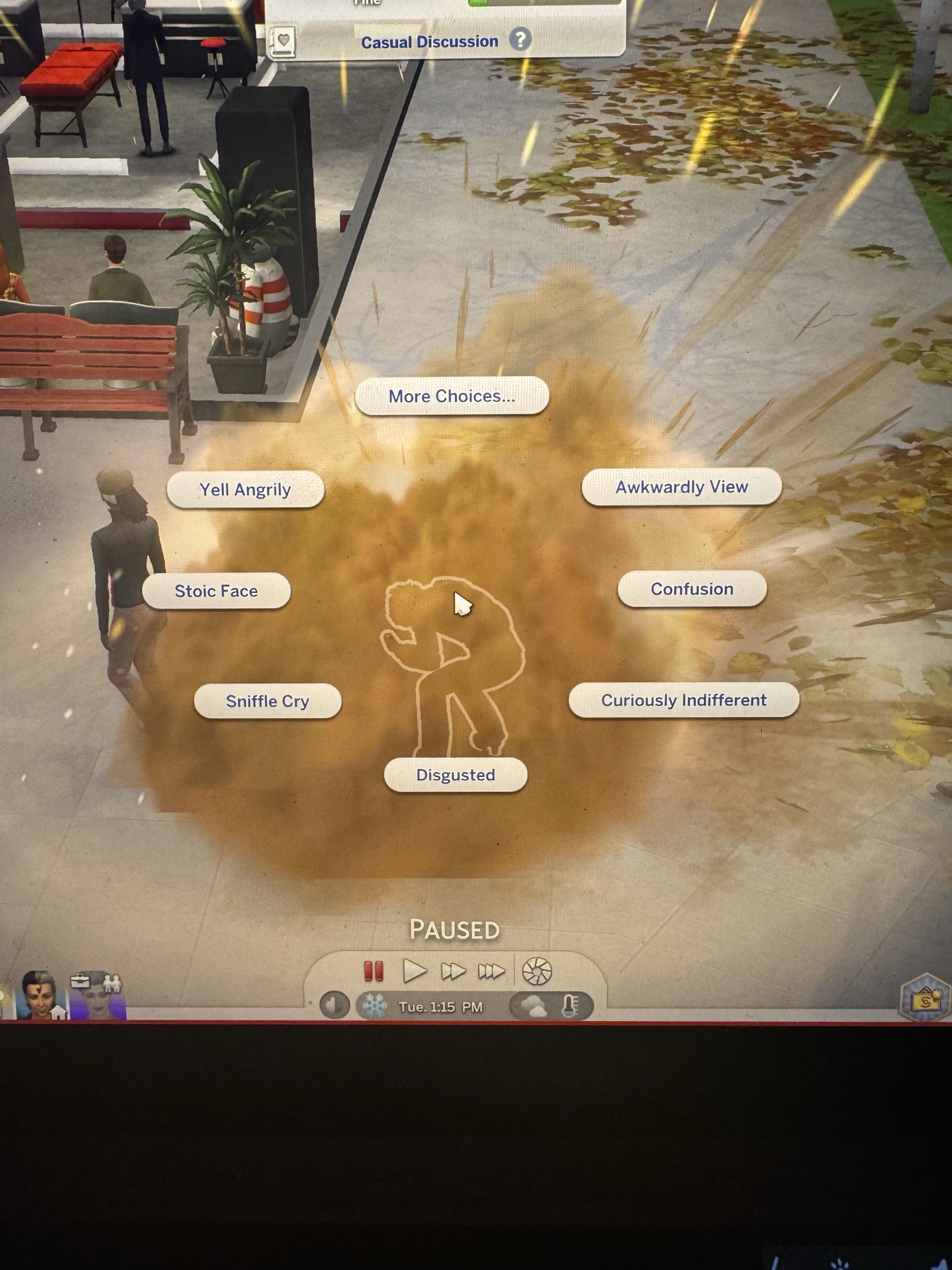Open the heart relationship journal icon
This screenshot has width=952, height=1270.
click(283, 42)
